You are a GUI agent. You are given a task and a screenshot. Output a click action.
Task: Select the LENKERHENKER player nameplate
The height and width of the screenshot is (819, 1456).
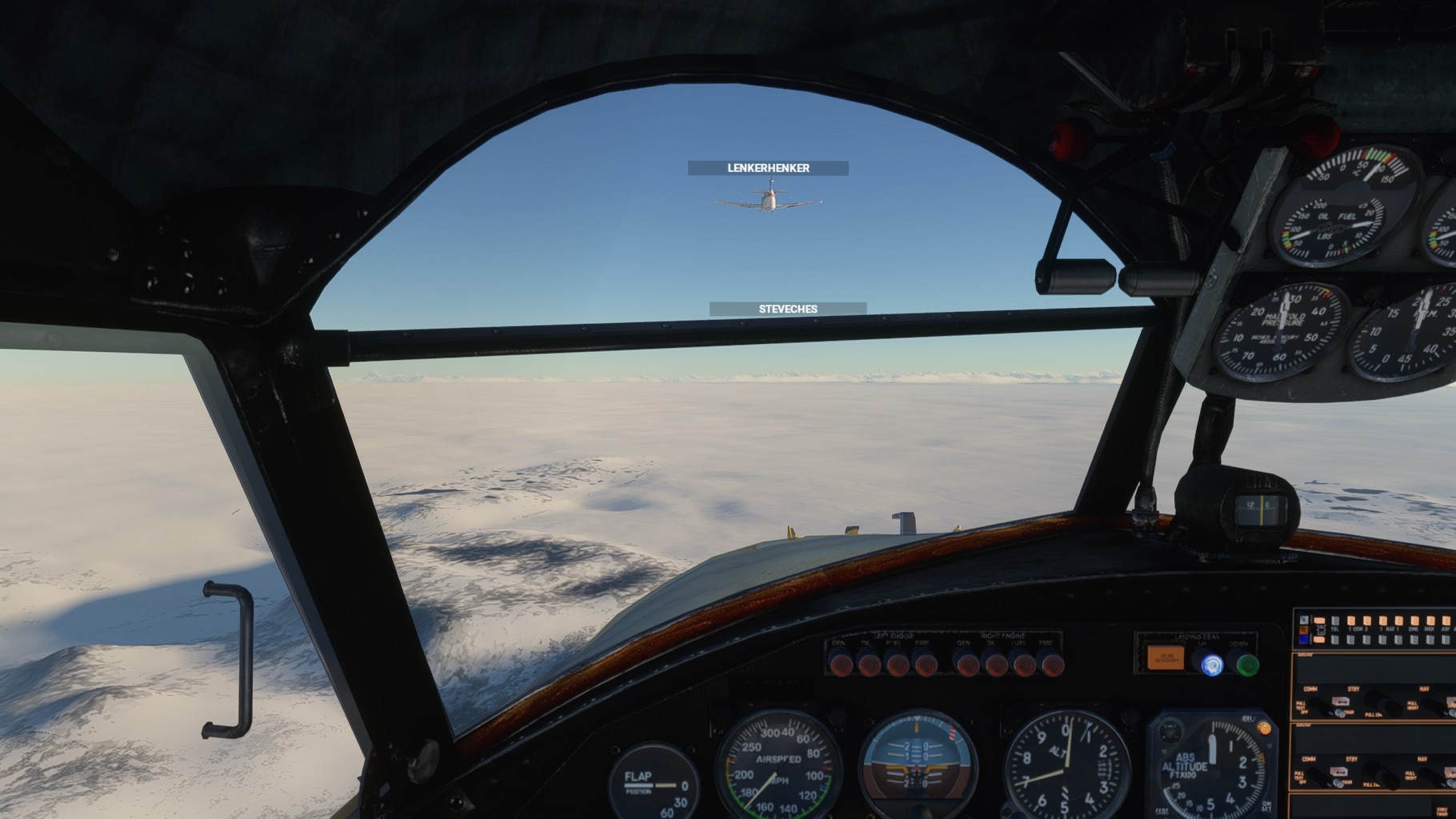coord(768,168)
